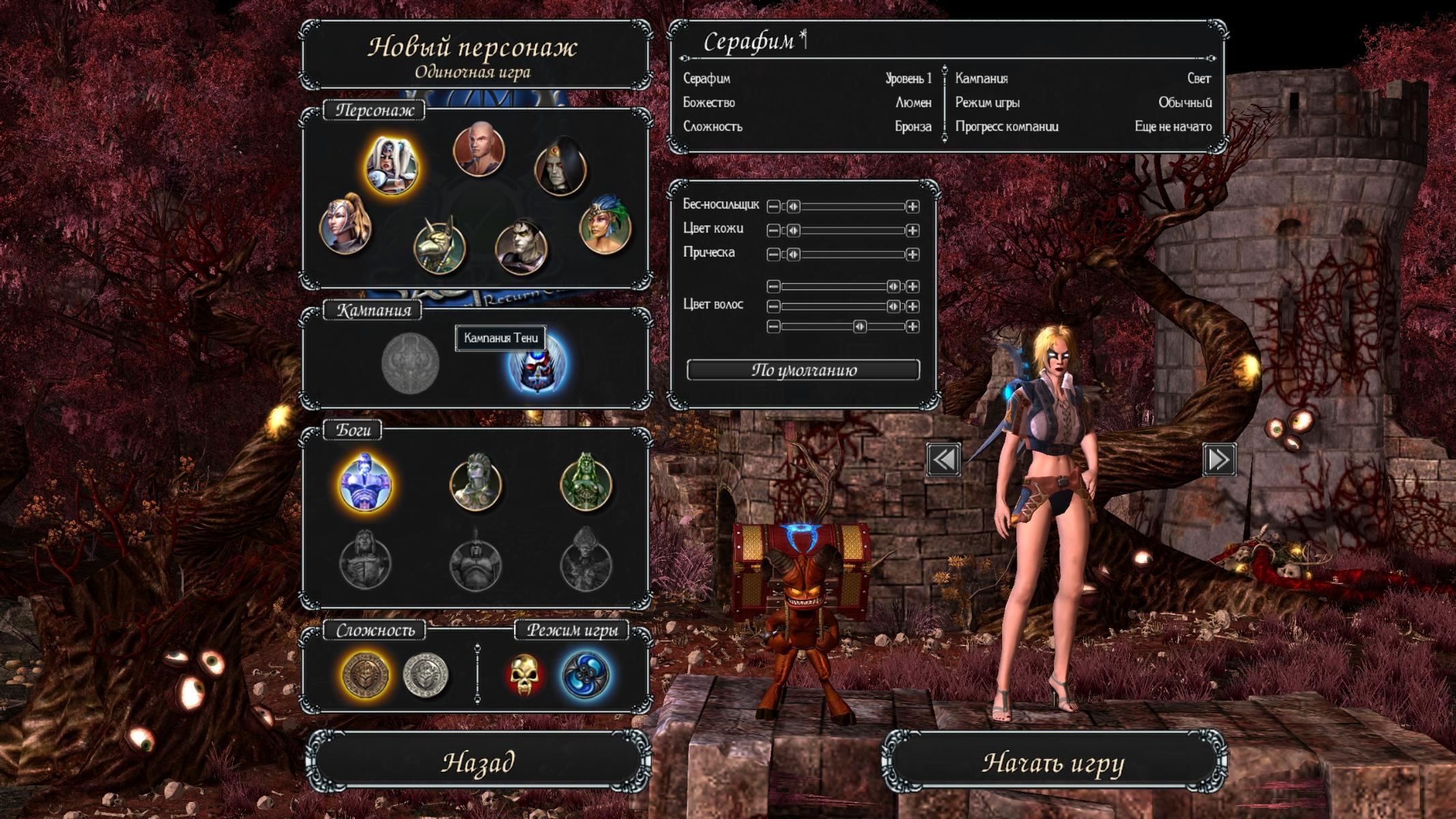Click the Назад back button
This screenshot has height=819, width=1456.
pyautogui.click(x=477, y=762)
